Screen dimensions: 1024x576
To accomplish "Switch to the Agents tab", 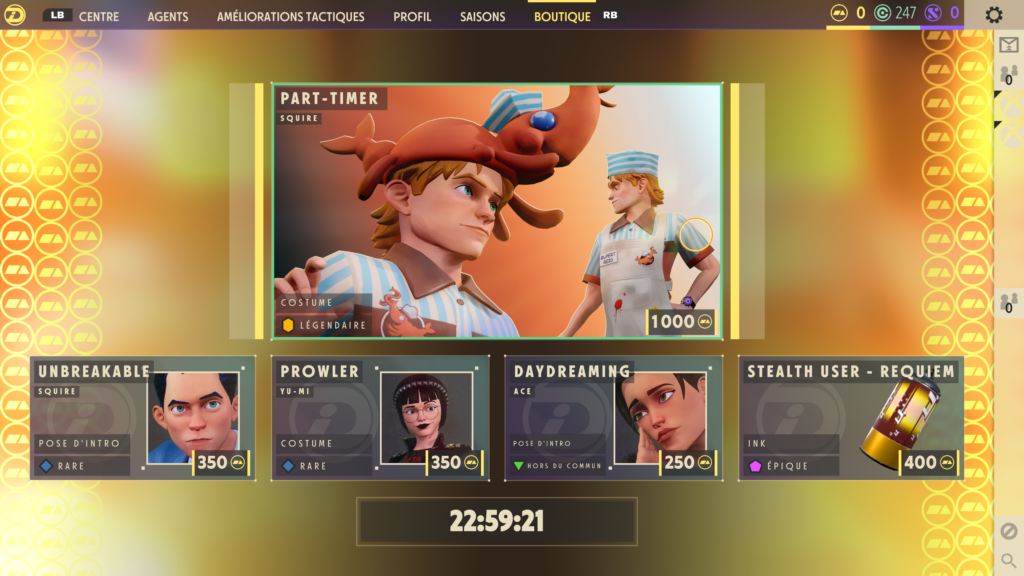I will (167, 17).
